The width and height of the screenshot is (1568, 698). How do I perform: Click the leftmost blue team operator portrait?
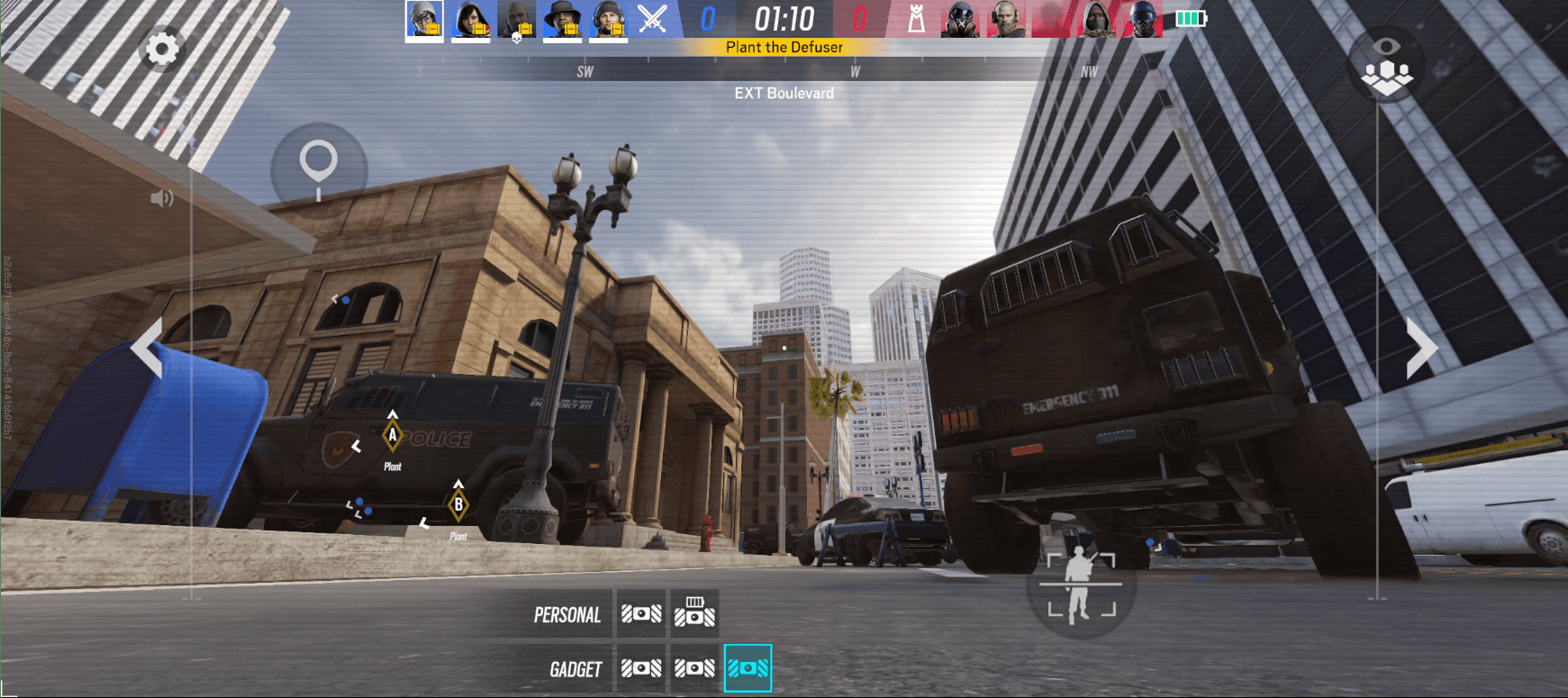coord(424,19)
